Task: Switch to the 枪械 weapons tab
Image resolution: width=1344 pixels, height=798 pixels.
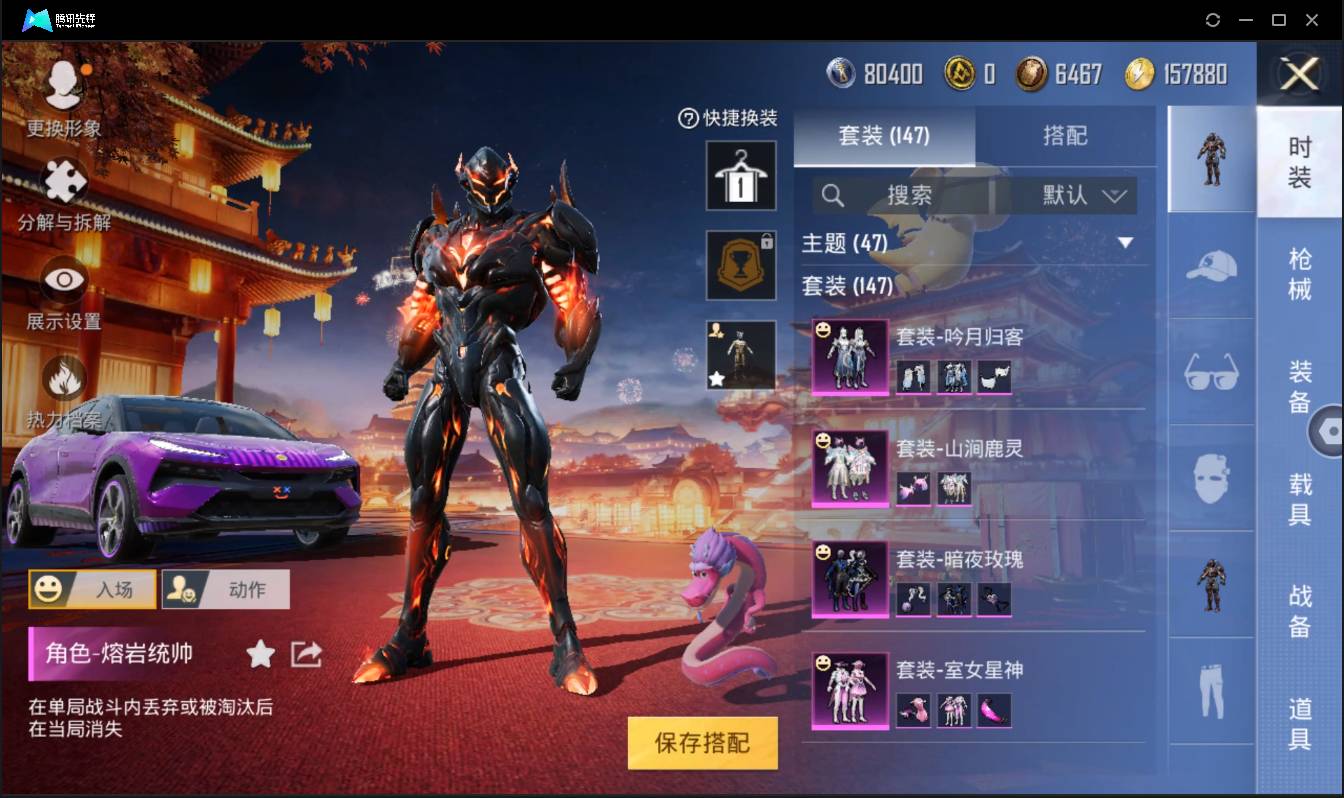Action: pos(1302,270)
